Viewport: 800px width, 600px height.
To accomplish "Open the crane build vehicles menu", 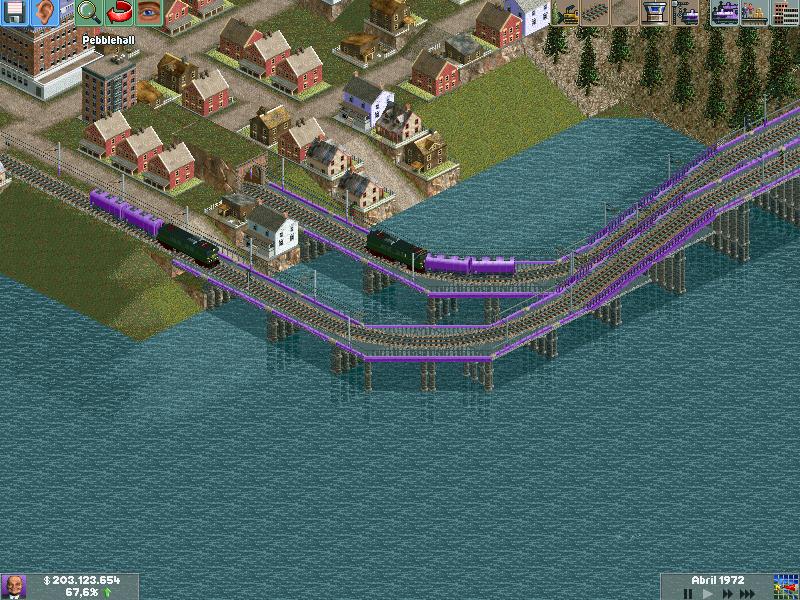I will 686,13.
